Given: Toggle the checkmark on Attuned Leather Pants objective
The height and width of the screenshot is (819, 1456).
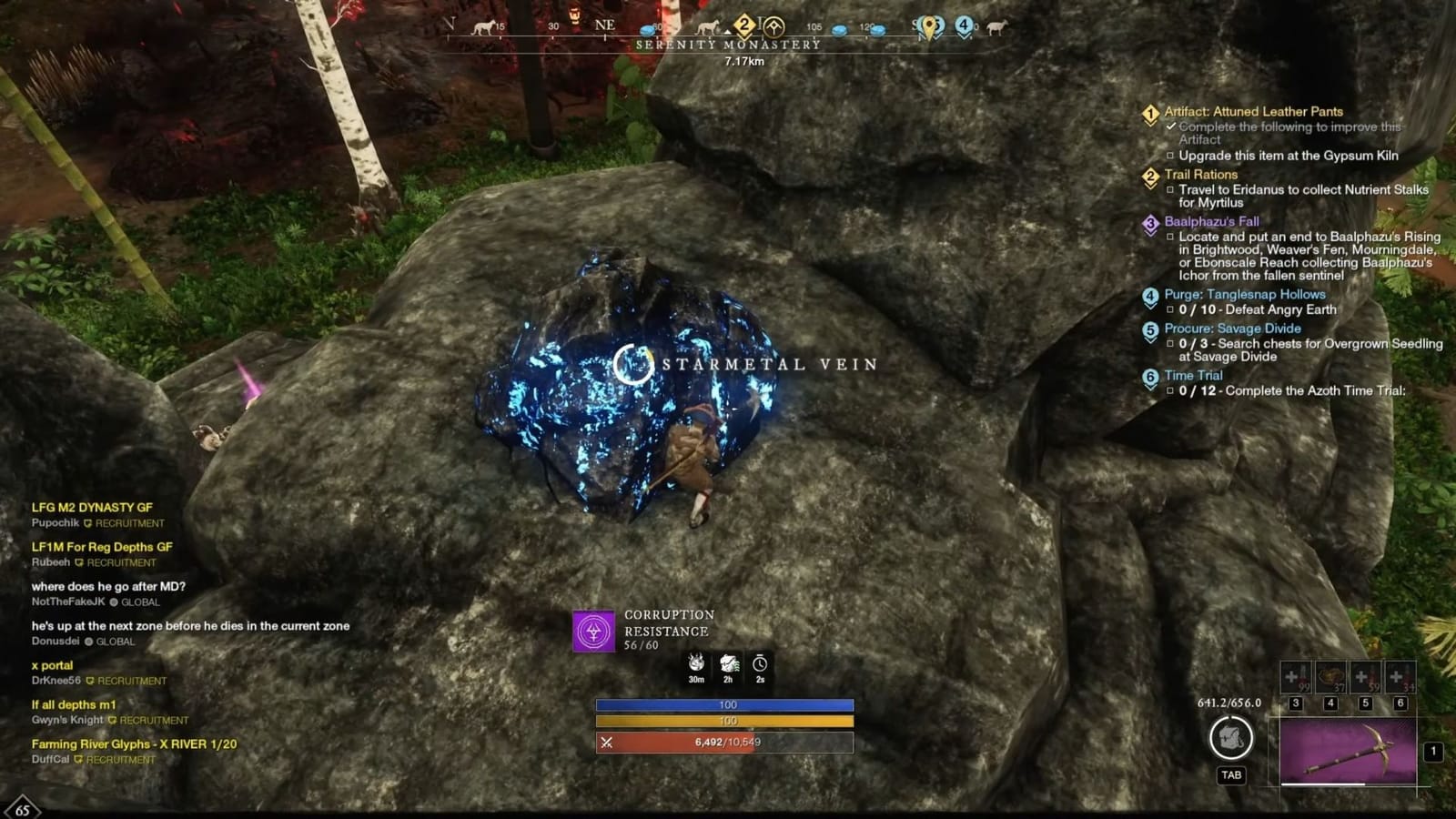Looking at the screenshot, I should point(1171,126).
